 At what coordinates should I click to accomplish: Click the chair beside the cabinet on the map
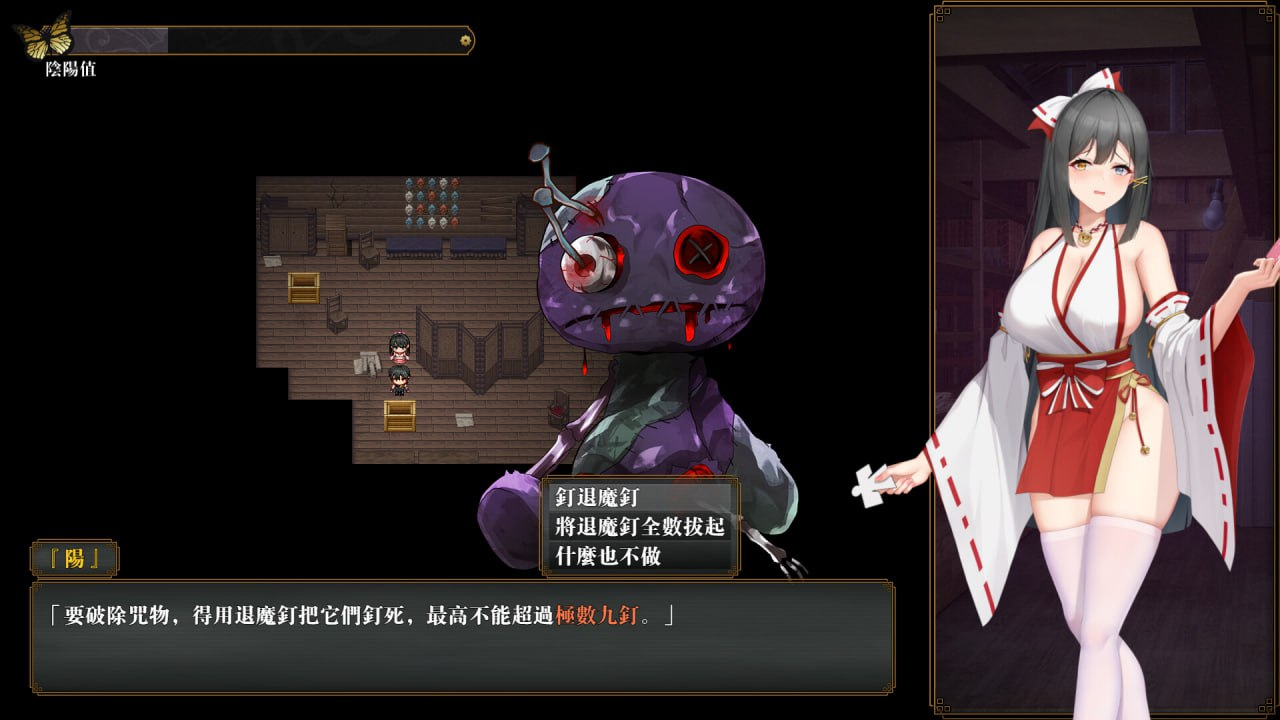(x=366, y=250)
